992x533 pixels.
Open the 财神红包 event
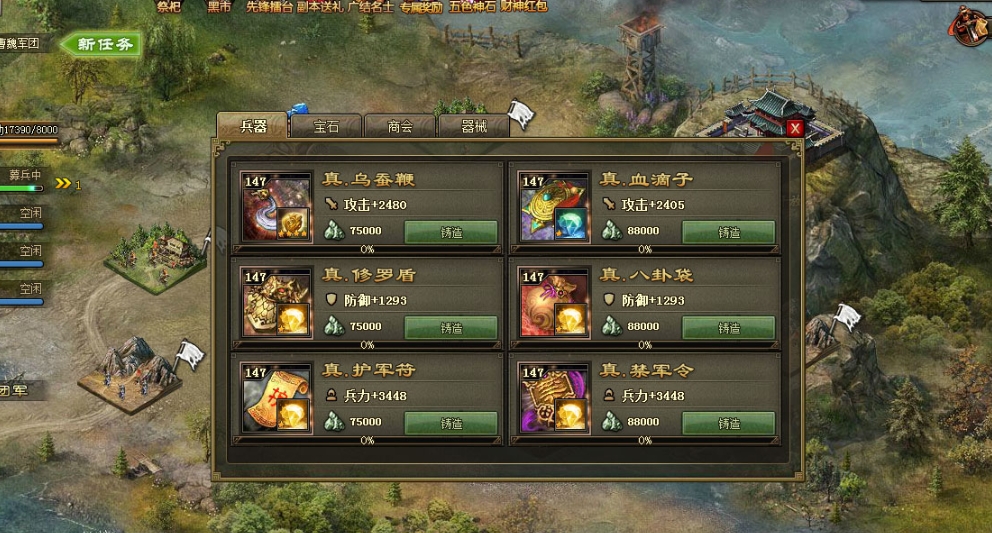pos(525,6)
